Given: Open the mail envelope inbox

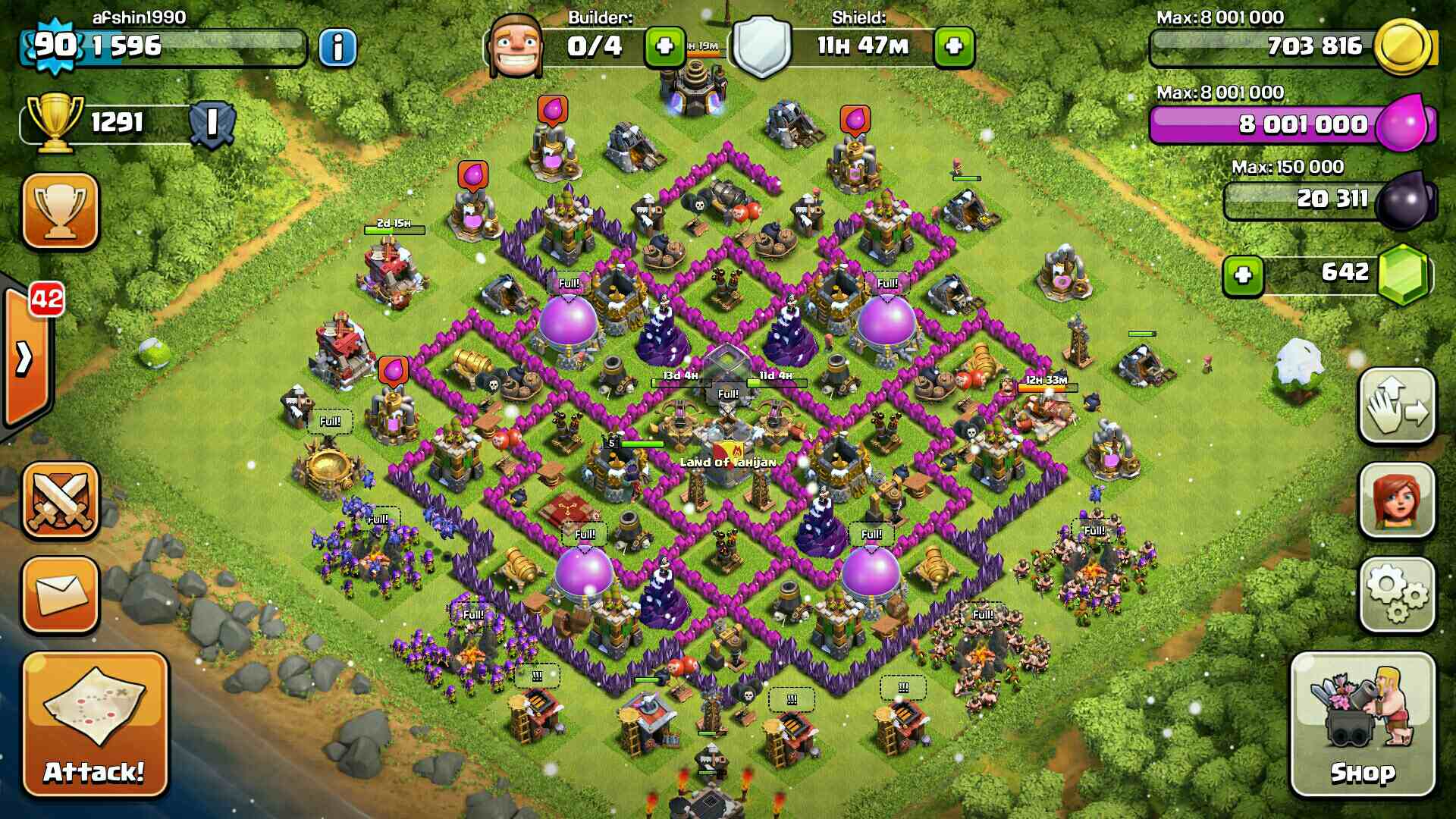Looking at the screenshot, I should [x=61, y=595].
